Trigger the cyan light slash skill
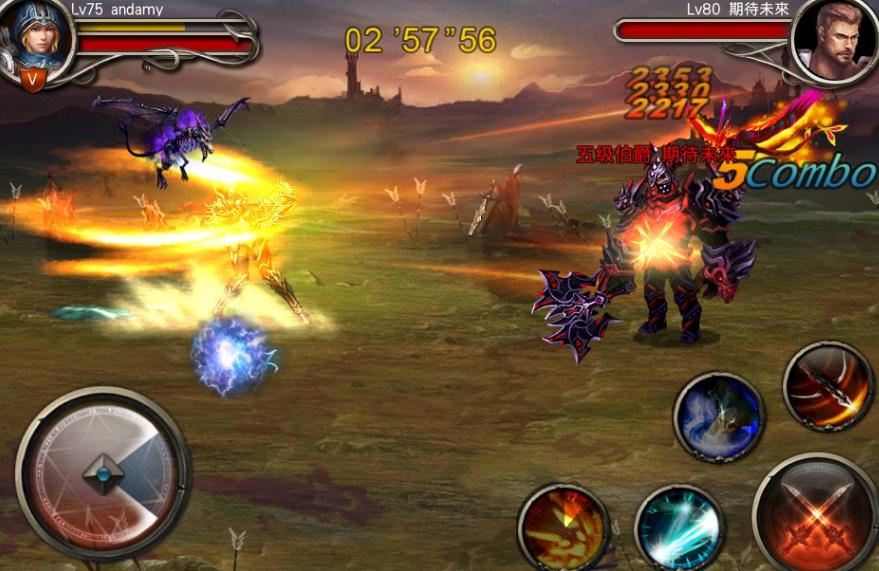The image size is (879, 571). [x=680, y=528]
